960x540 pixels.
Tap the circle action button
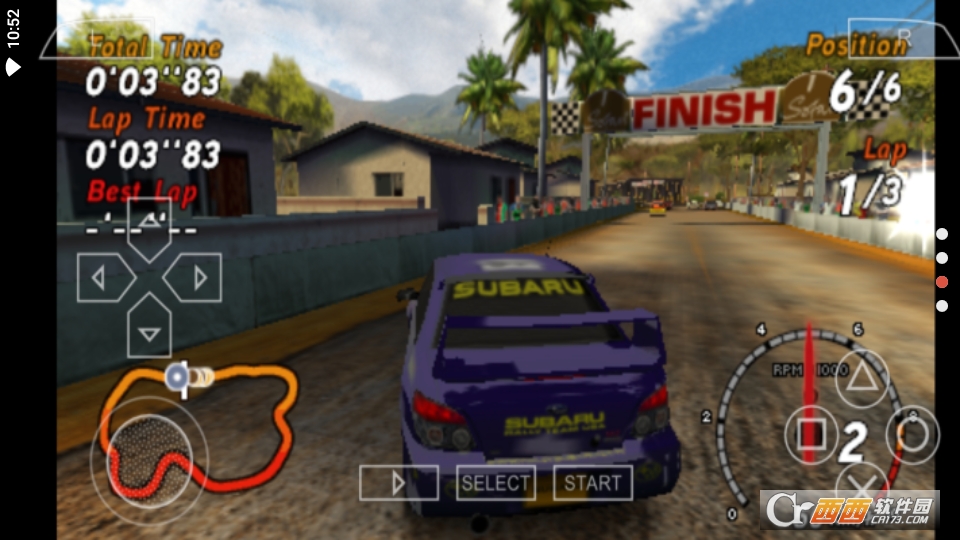point(912,433)
